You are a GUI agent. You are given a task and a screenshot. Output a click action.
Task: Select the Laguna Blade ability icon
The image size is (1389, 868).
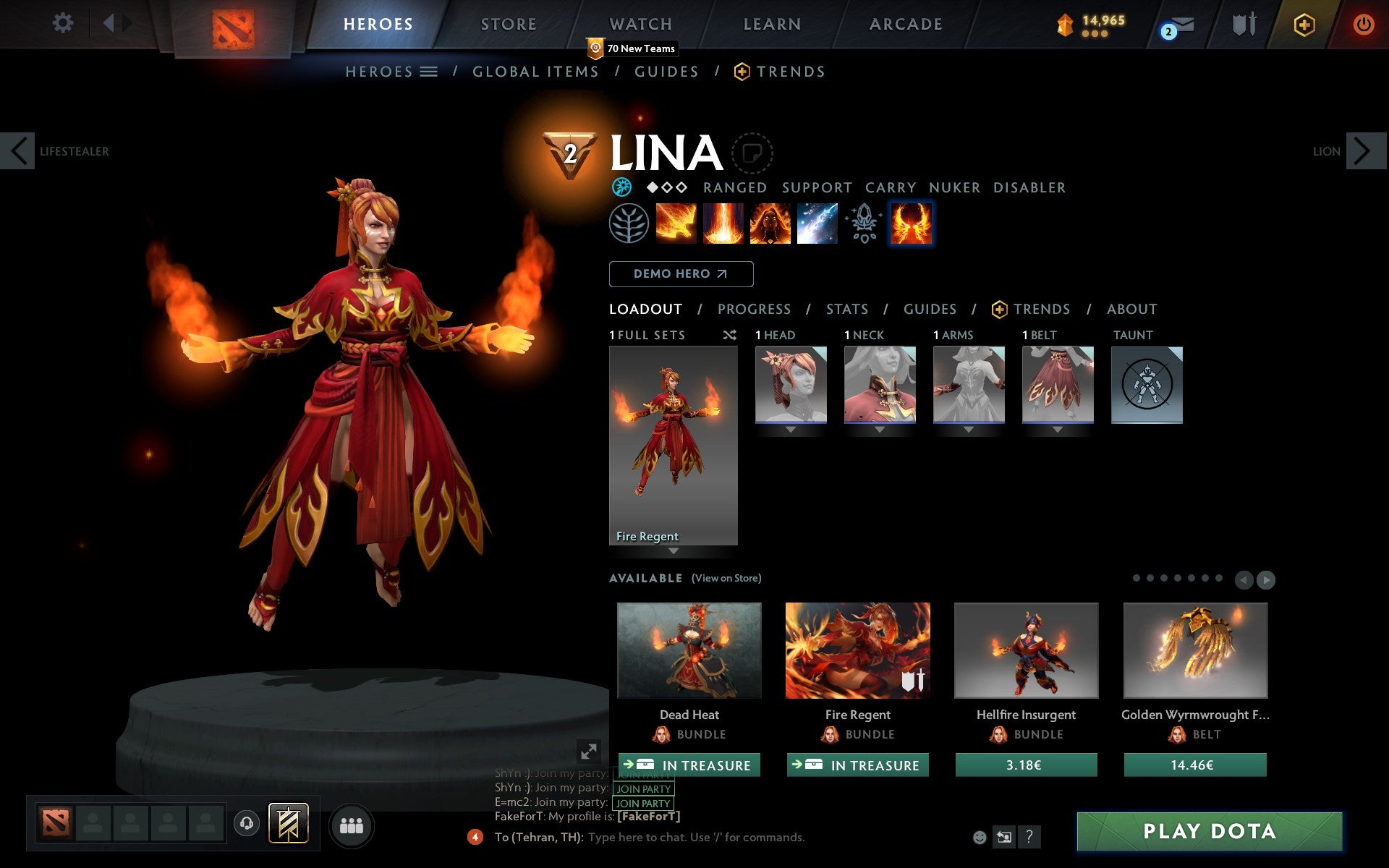[817, 223]
